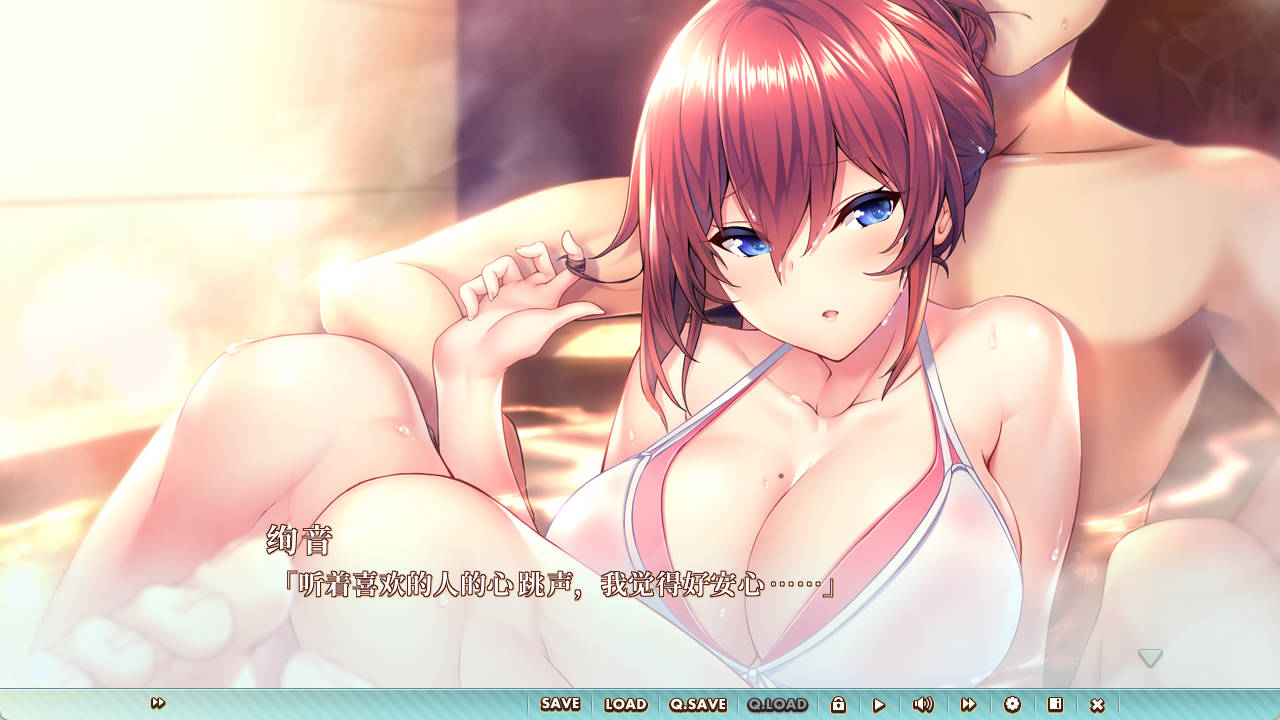Activate skip mode with the double-arrow icon
The height and width of the screenshot is (720, 1280).
pos(969,705)
